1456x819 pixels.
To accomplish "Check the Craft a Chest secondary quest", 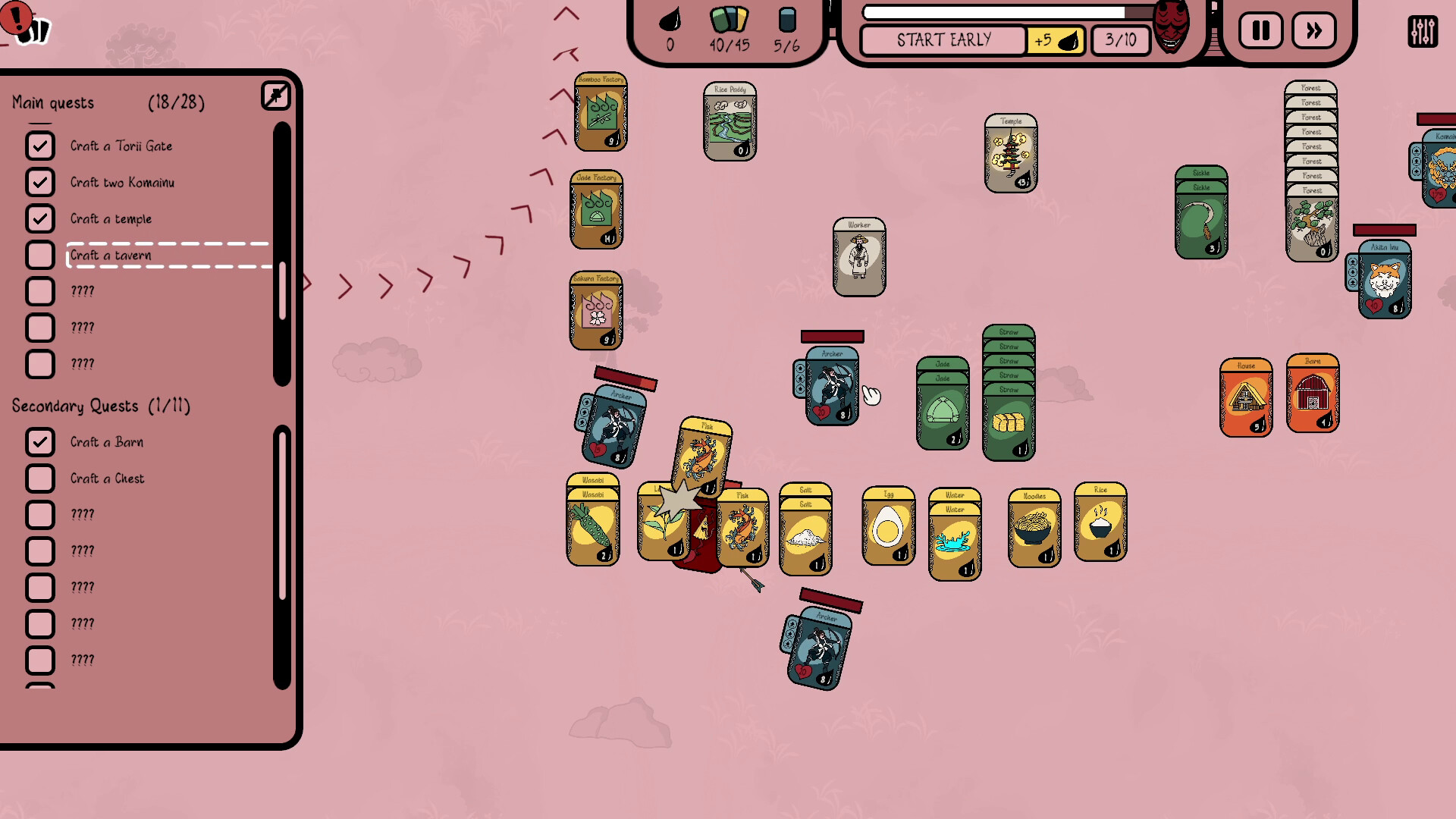I will [x=41, y=479].
